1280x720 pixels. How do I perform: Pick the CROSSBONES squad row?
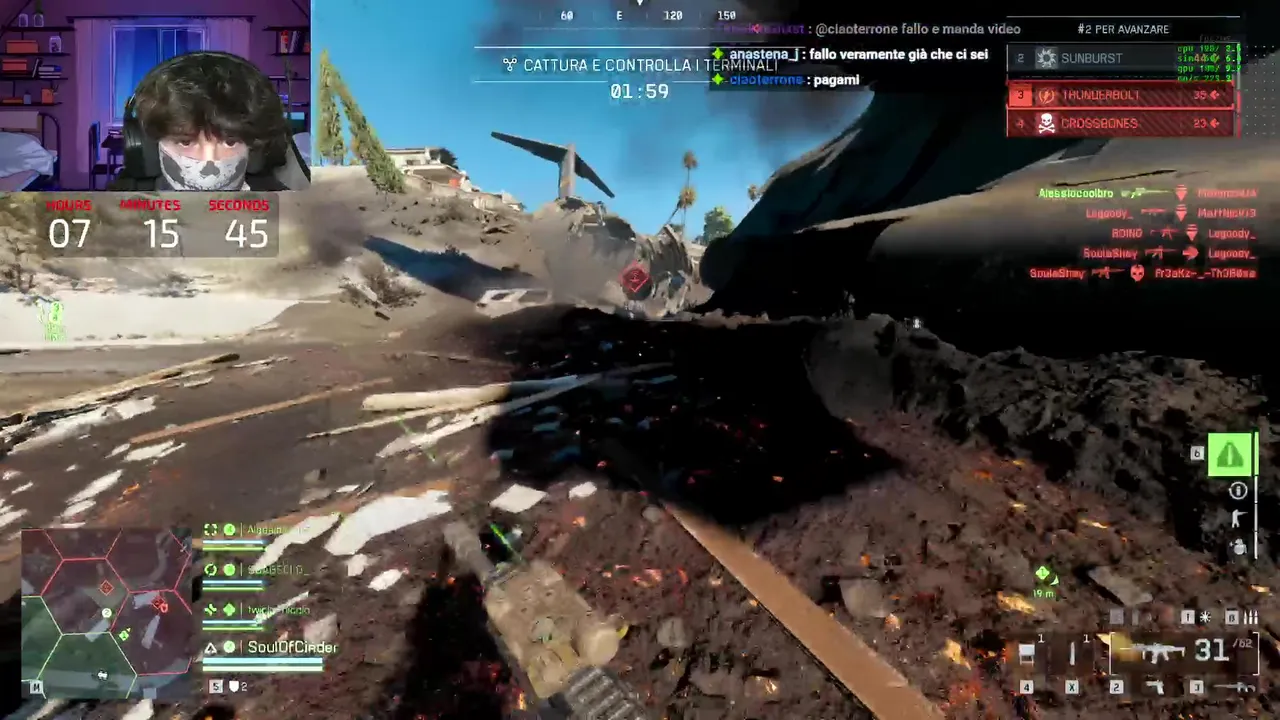[1119, 124]
